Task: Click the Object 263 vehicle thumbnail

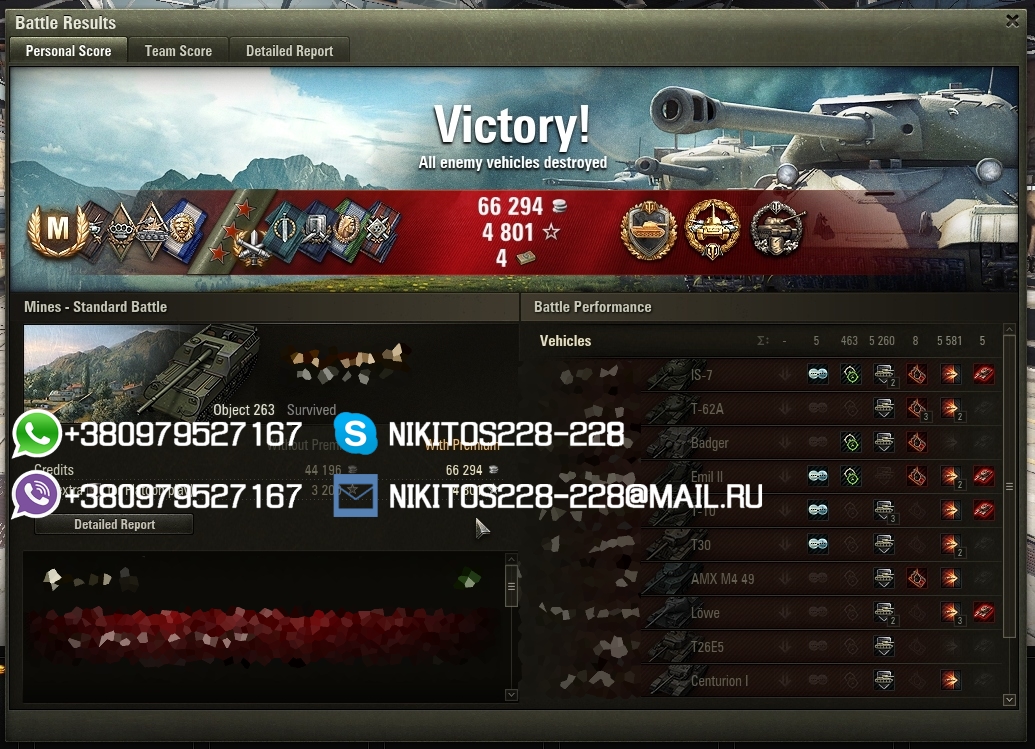Action: pos(140,368)
